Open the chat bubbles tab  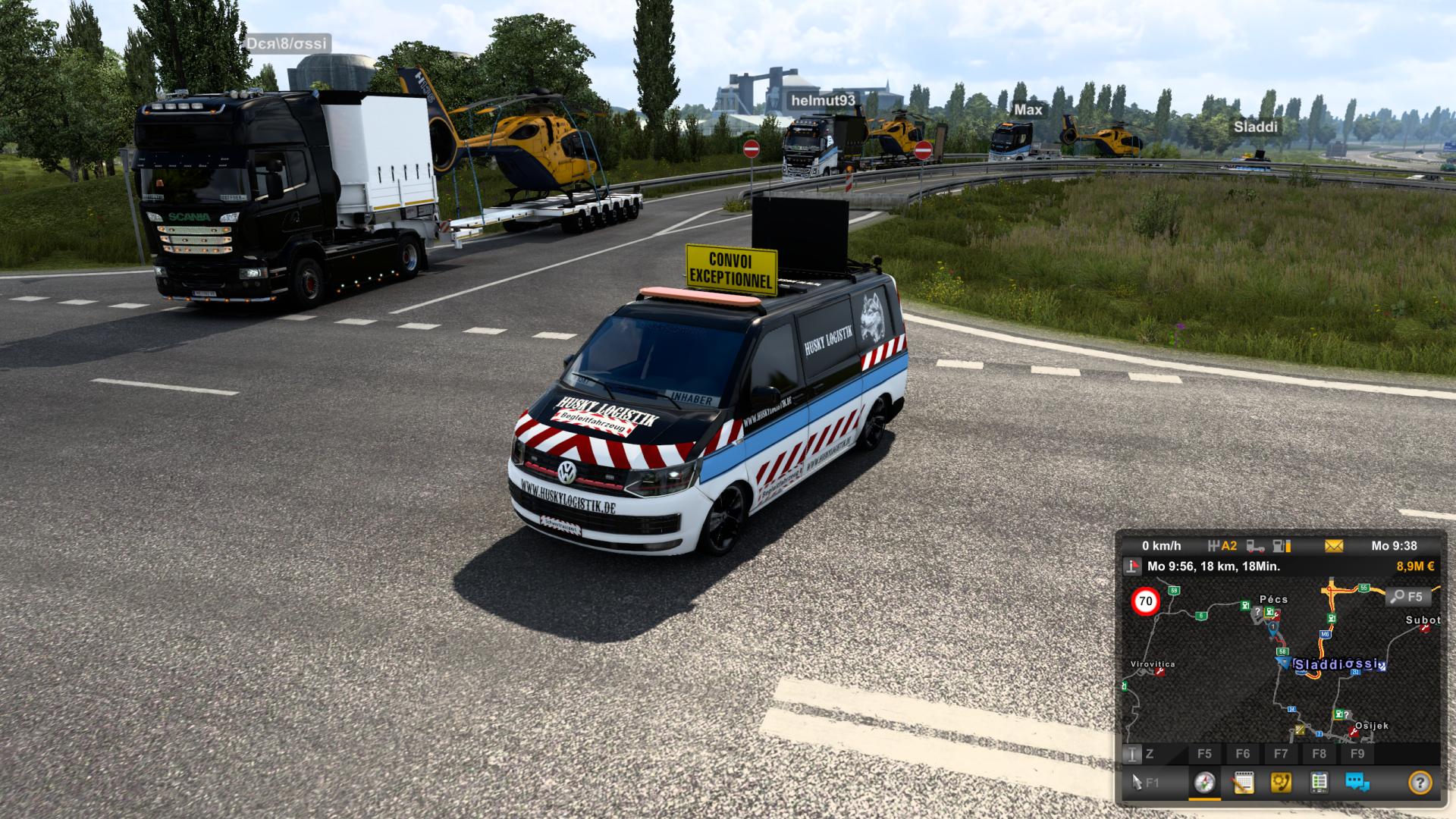pyautogui.click(x=1357, y=782)
